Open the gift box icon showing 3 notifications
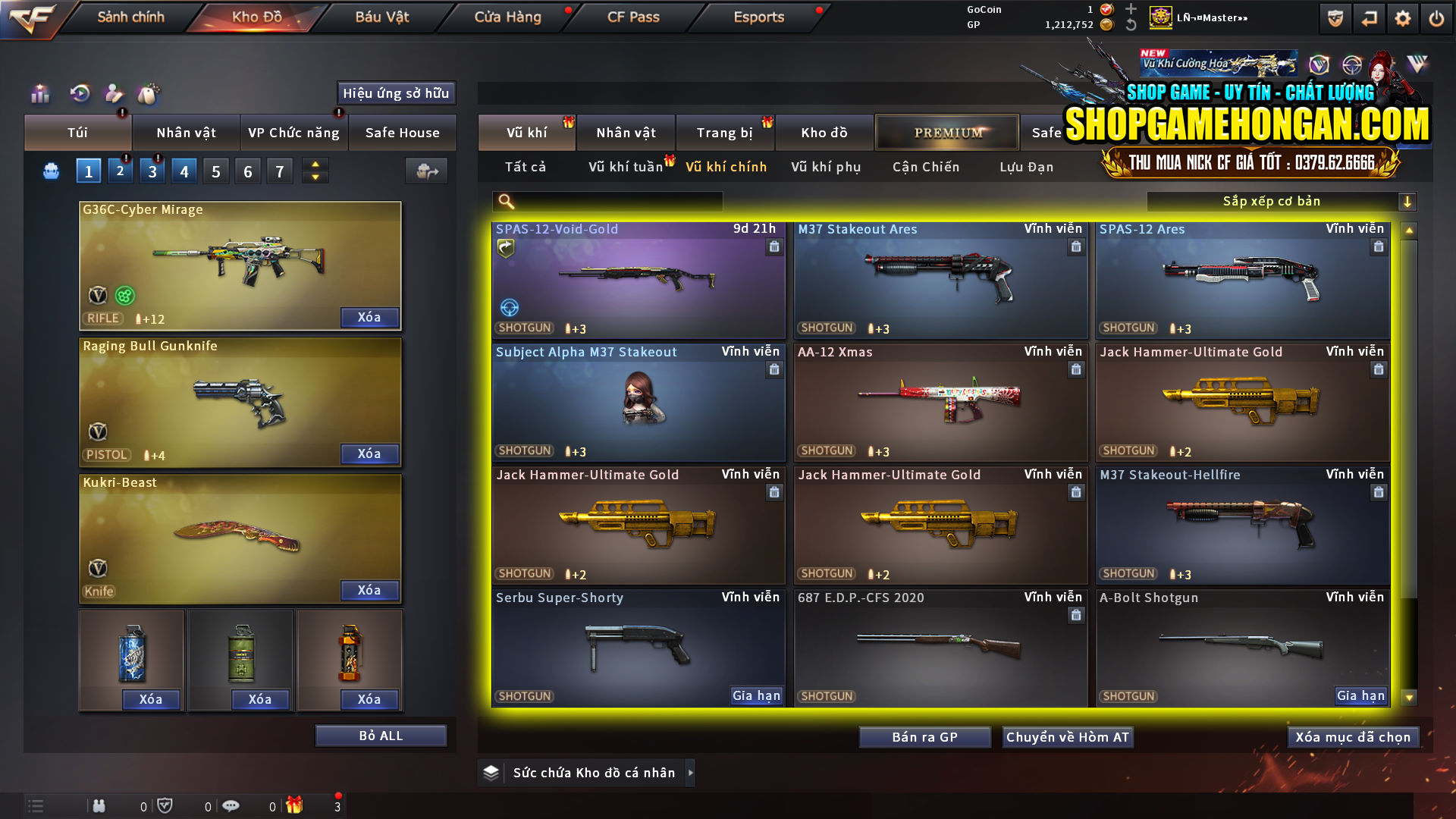Image resolution: width=1456 pixels, height=819 pixels. click(296, 805)
